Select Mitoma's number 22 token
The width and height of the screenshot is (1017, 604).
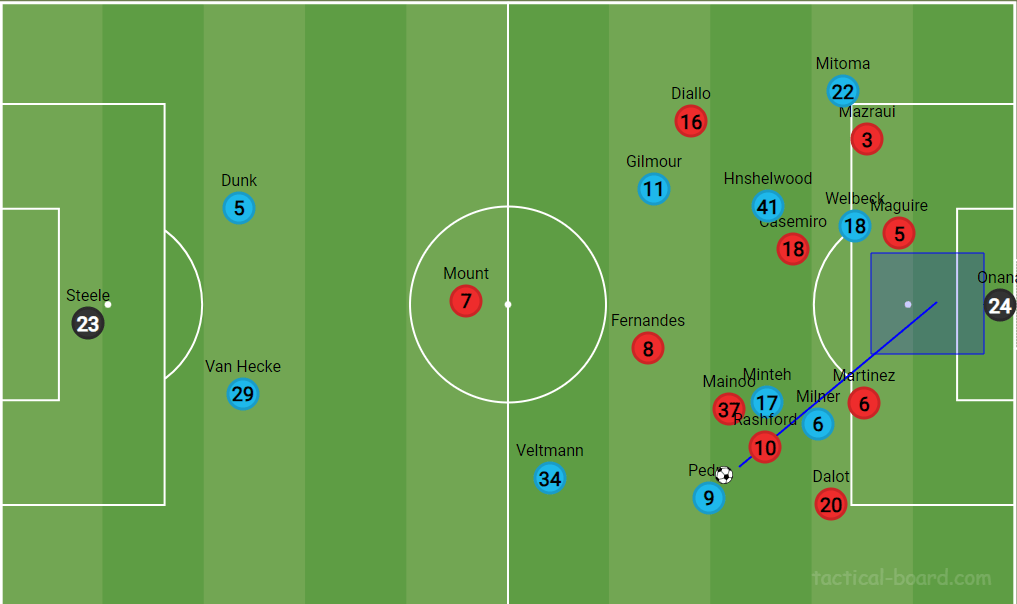pyautogui.click(x=843, y=92)
